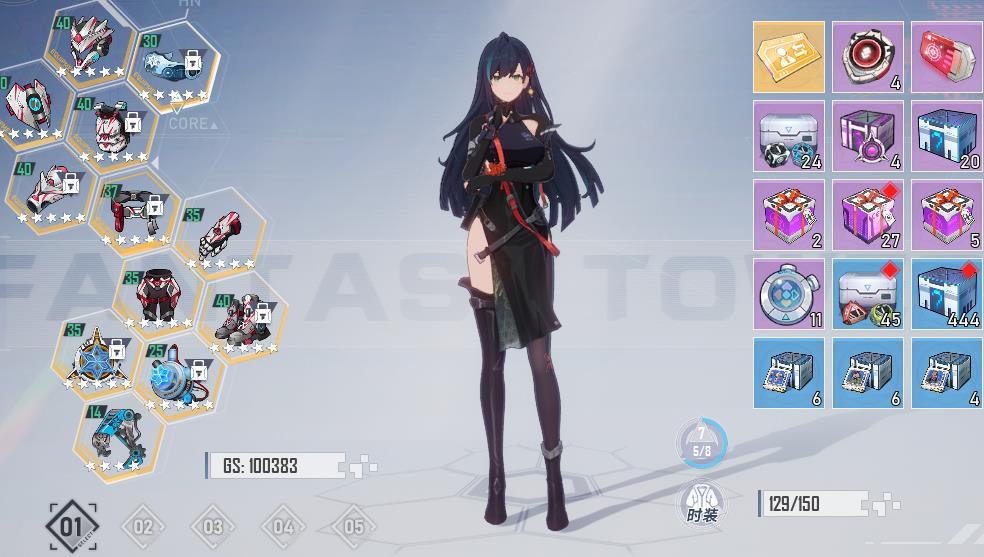
Task: Select the purple gift box with count 27
Action: [x=868, y=215]
